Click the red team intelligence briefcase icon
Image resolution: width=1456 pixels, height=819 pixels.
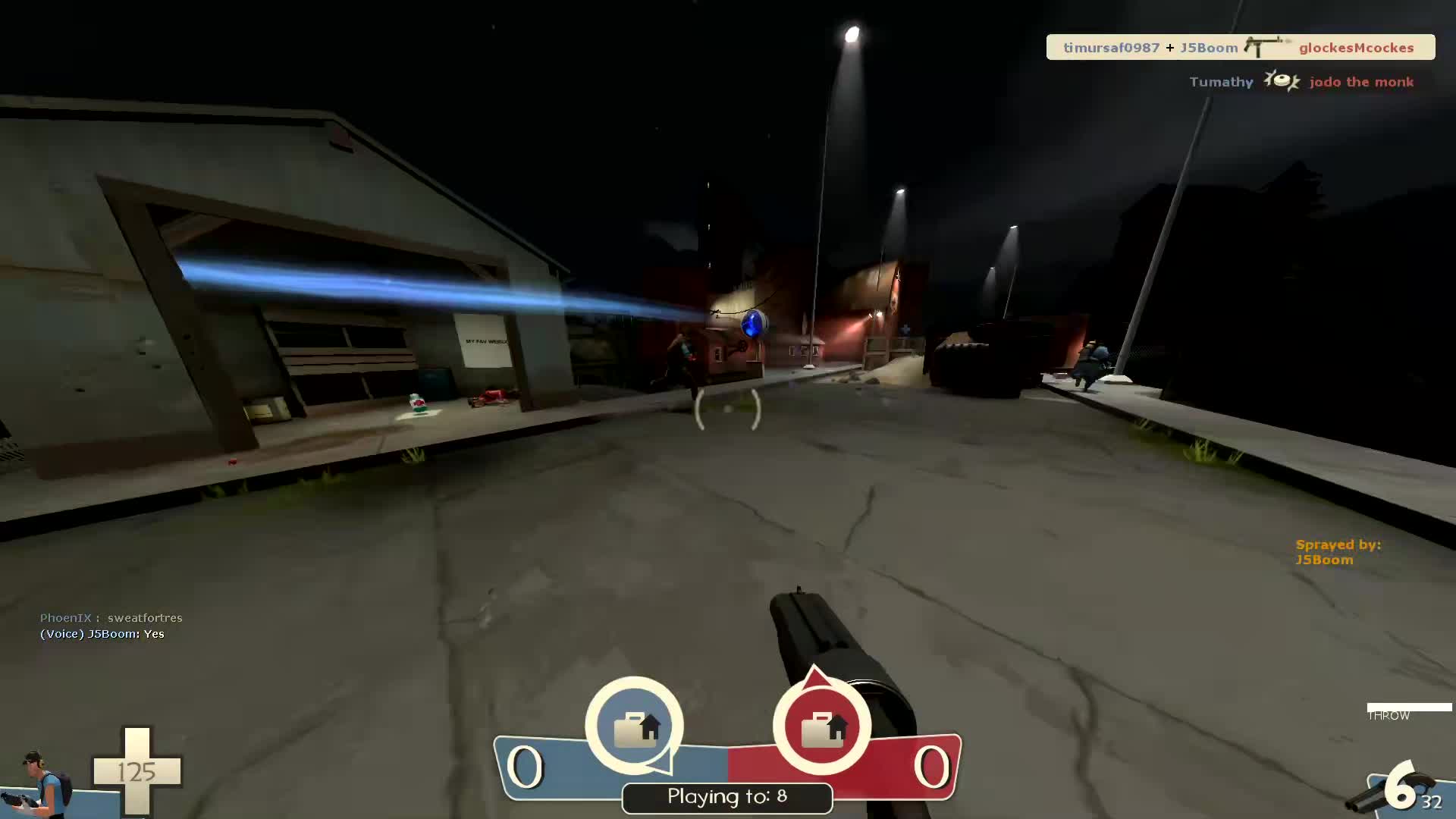[x=822, y=726]
